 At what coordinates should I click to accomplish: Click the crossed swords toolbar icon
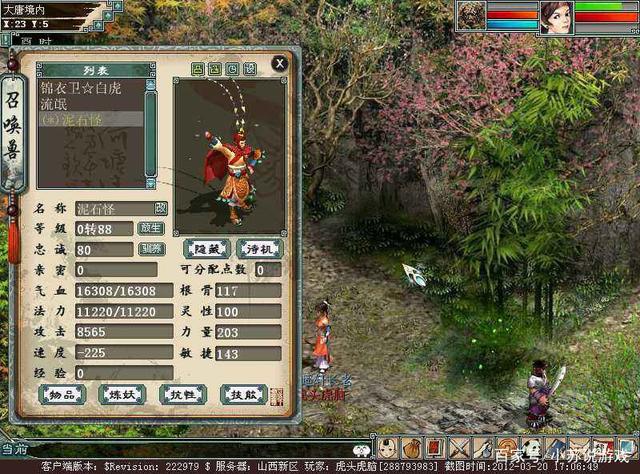coord(459,449)
